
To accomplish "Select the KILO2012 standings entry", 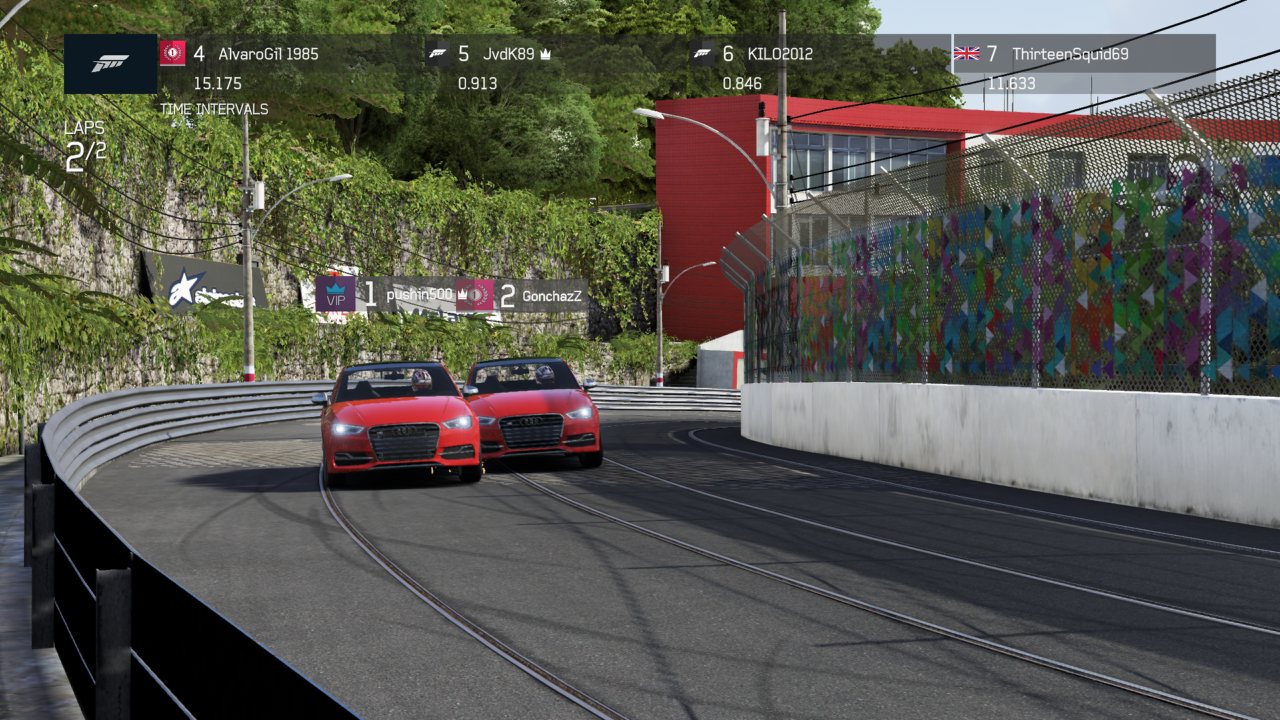I will 767,54.
